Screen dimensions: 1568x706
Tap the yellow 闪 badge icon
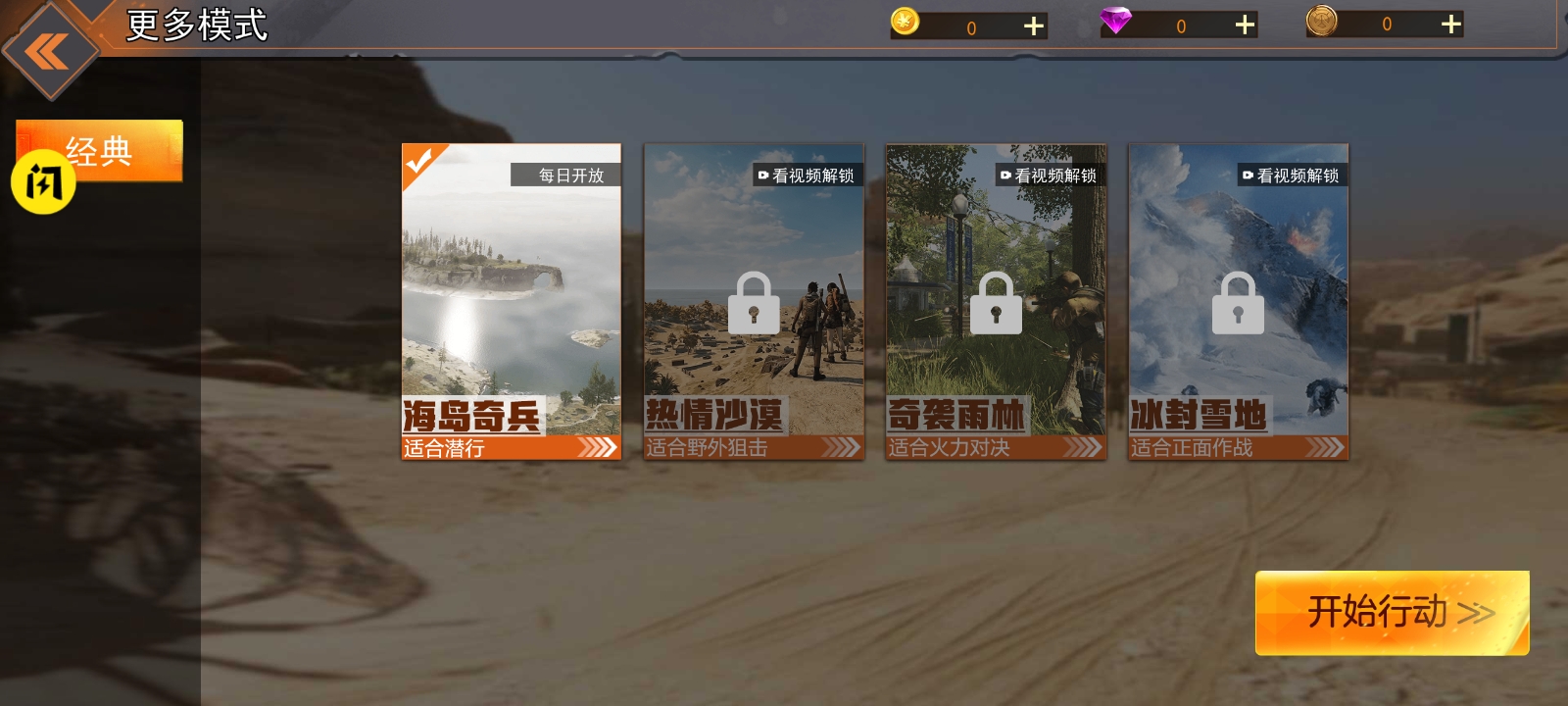pyautogui.click(x=43, y=182)
